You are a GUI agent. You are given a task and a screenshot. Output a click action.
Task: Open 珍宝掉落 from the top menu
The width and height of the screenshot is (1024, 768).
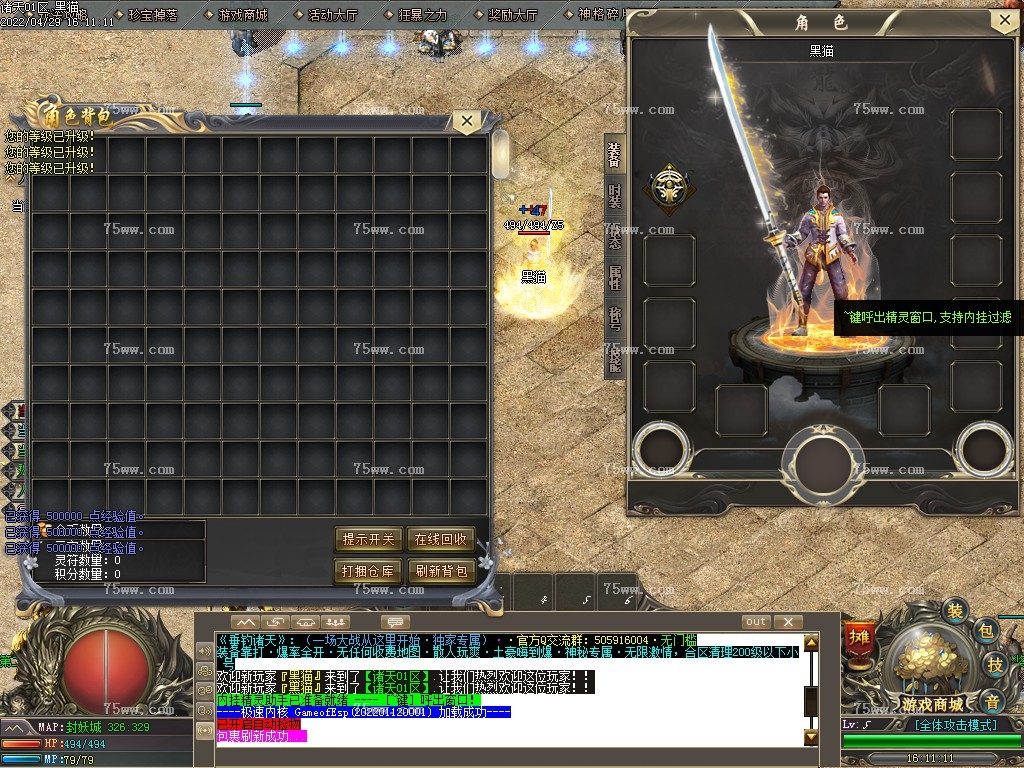click(153, 16)
